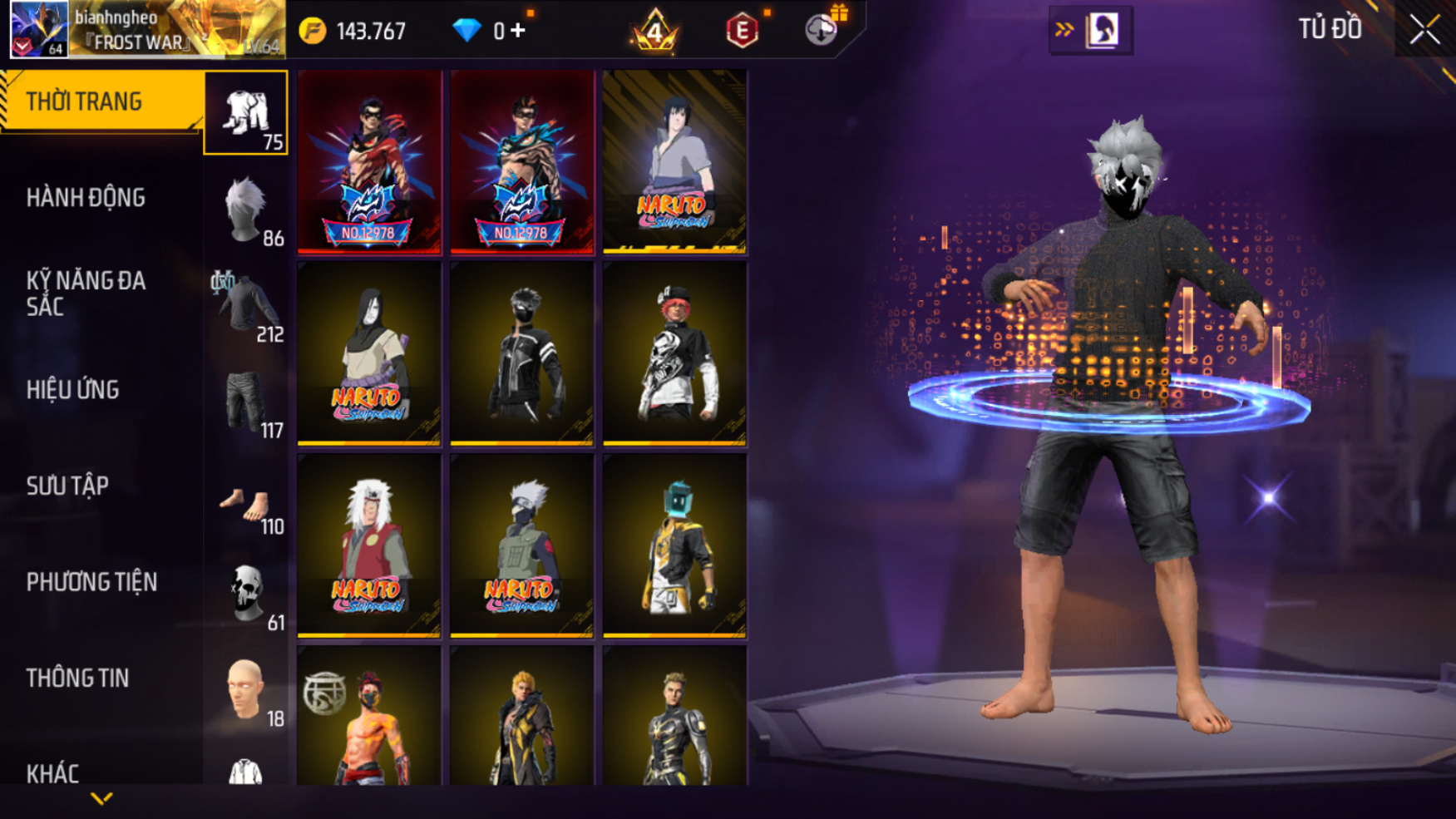
Task: Select the Sasuke Naruto Shippuden outfit
Action: pyautogui.click(x=674, y=161)
